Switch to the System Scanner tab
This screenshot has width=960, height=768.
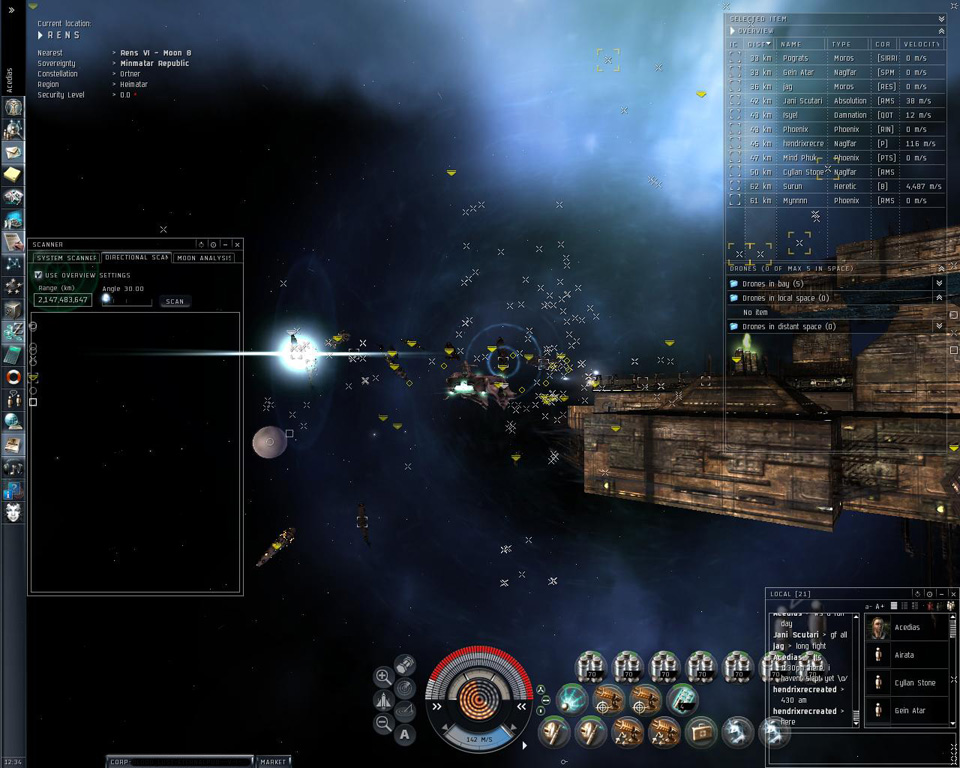point(66,258)
